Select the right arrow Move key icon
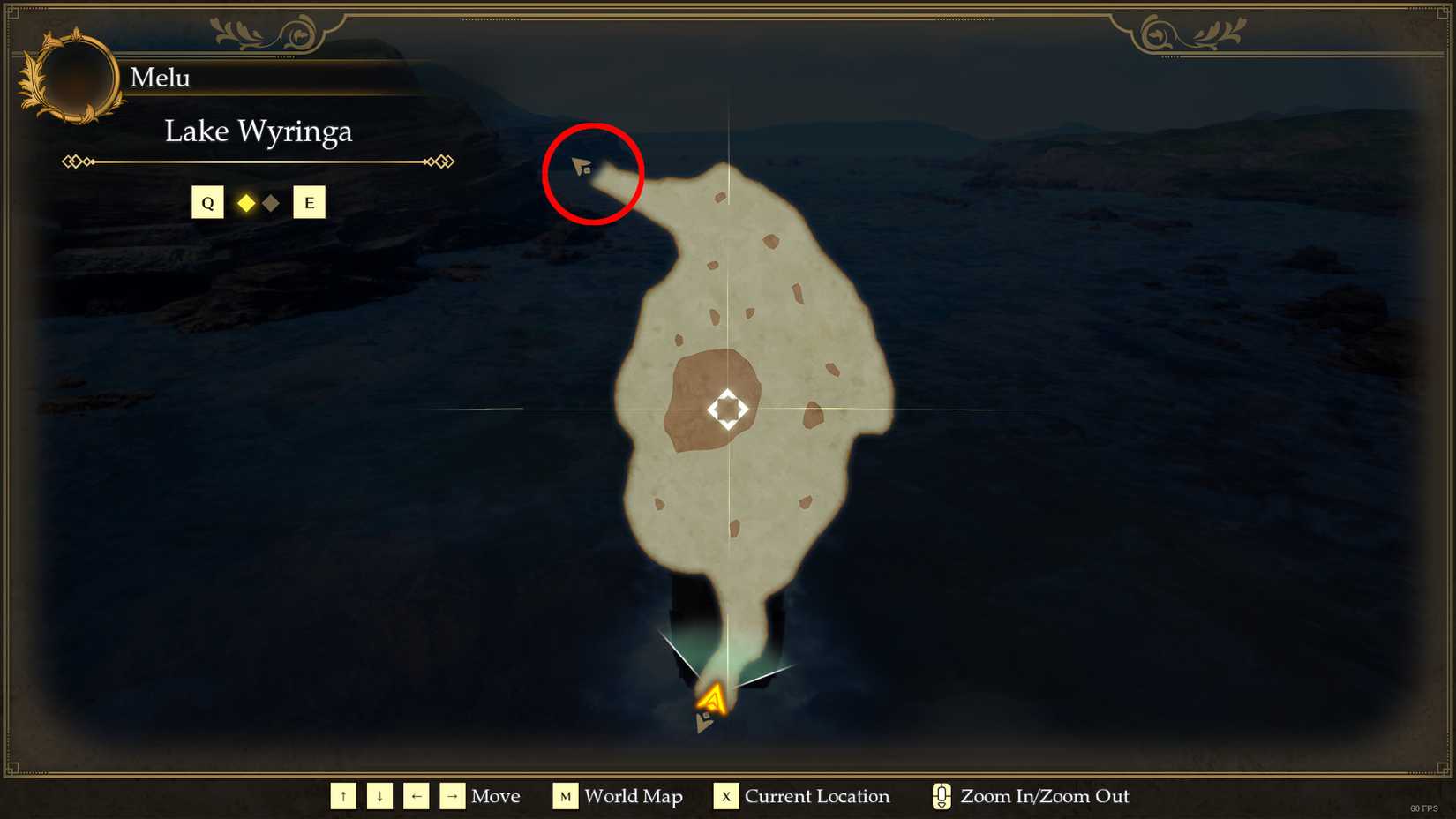1456x819 pixels. point(453,795)
